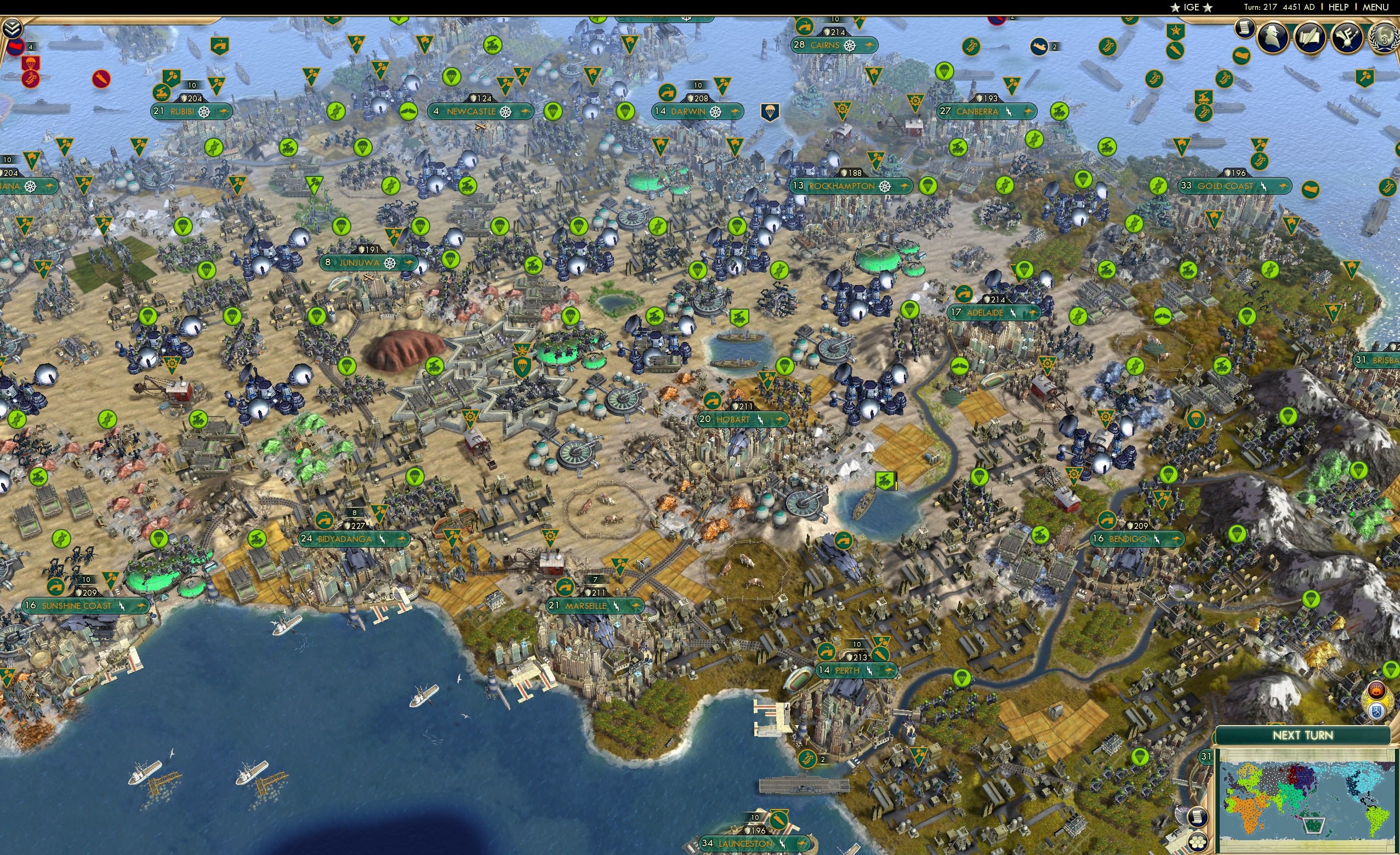Select Finland's coat-of-arms emblem near the minimap
This screenshot has width=1400, height=855.
pyautogui.click(x=1377, y=711)
